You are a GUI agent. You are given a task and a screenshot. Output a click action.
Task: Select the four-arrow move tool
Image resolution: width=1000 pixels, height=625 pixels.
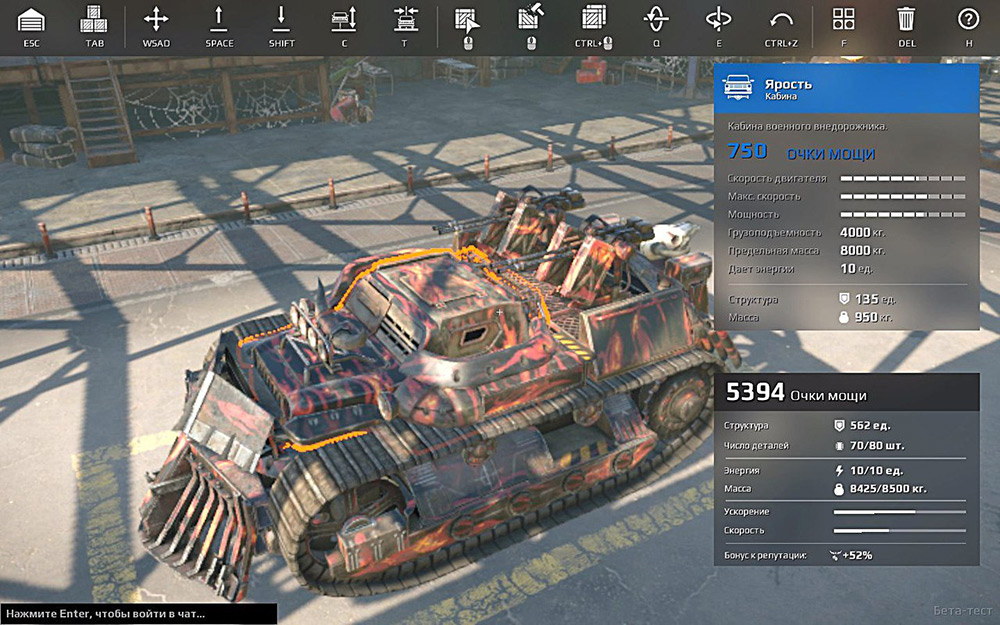156,19
